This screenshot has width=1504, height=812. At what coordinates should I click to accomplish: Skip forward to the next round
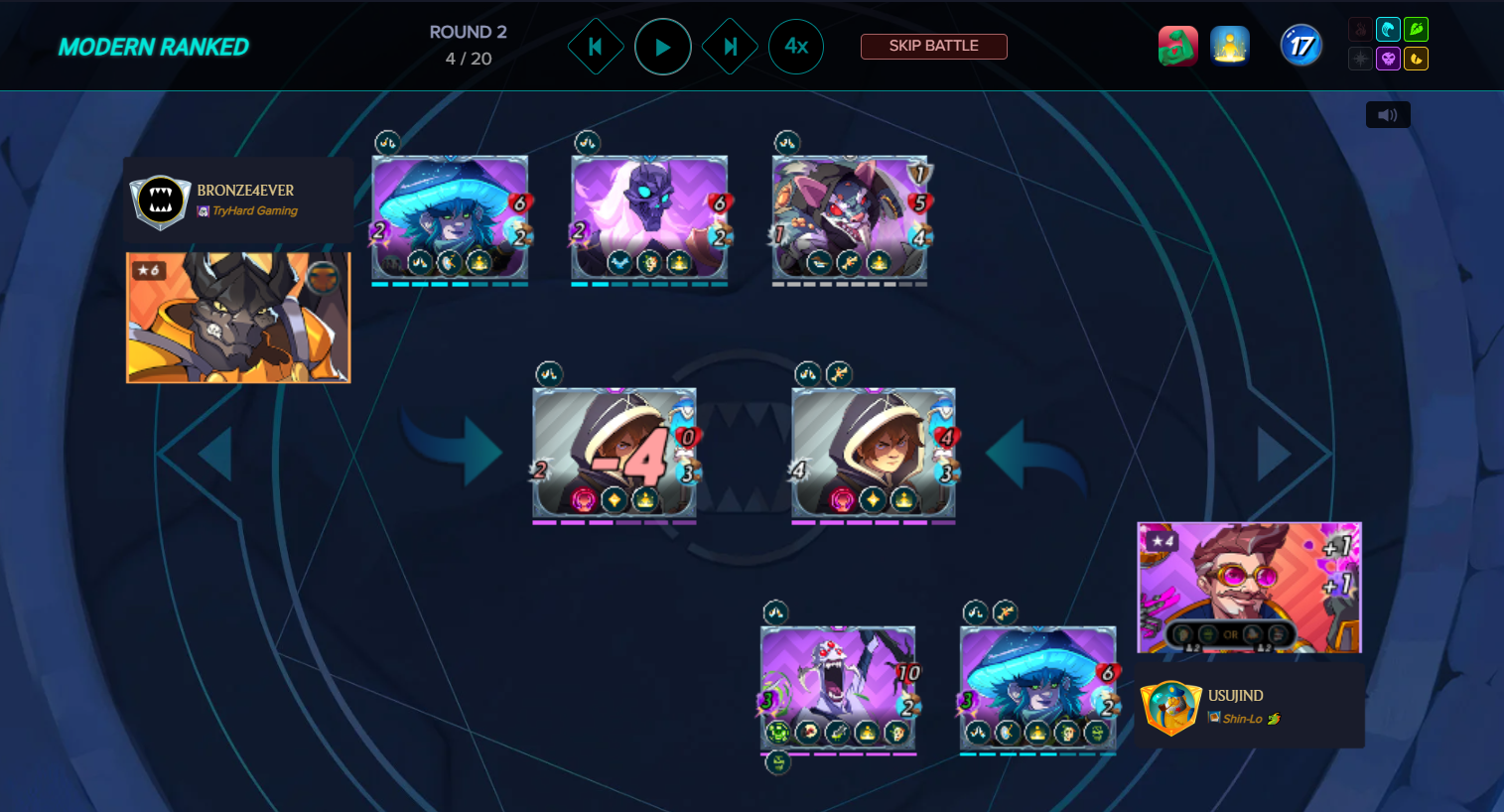730,47
